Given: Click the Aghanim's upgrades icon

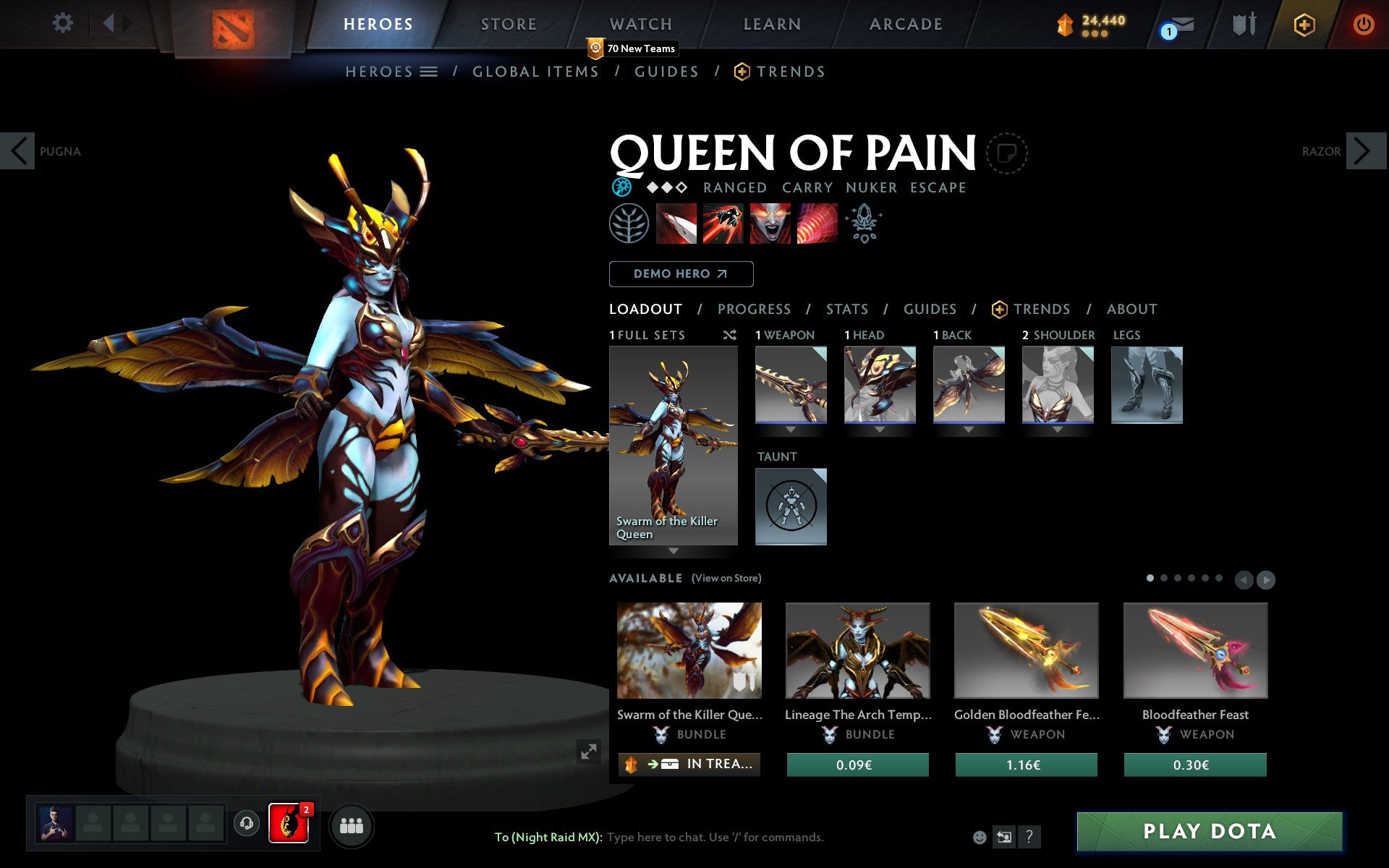Looking at the screenshot, I should tap(865, 224).
